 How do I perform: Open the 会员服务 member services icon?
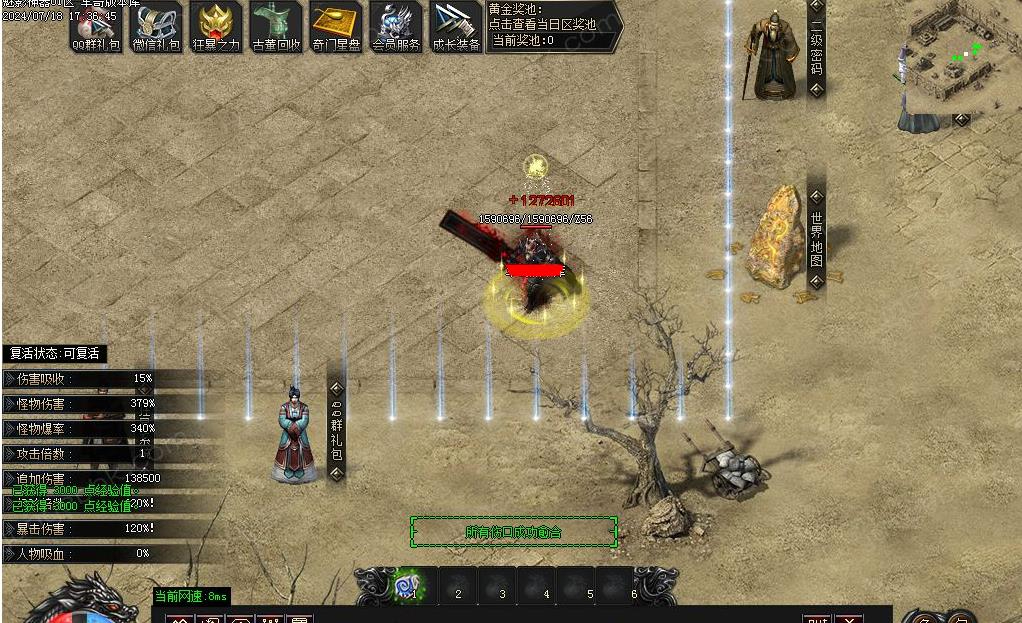396,26
